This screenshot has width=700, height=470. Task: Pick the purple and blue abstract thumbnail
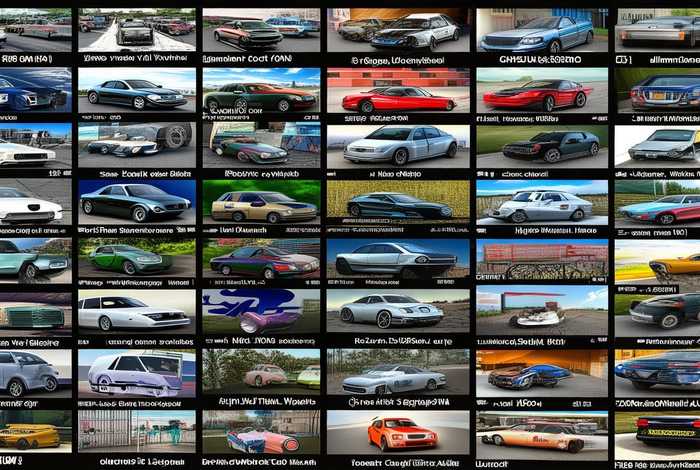pos(260,312)
